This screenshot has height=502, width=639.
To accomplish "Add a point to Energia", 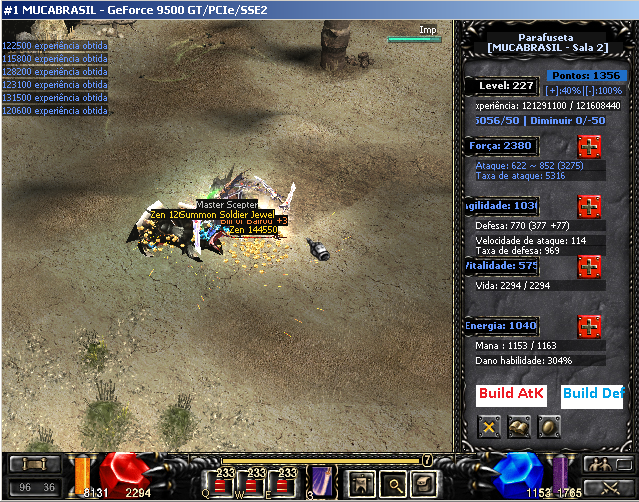I will (x=590, y=326).
